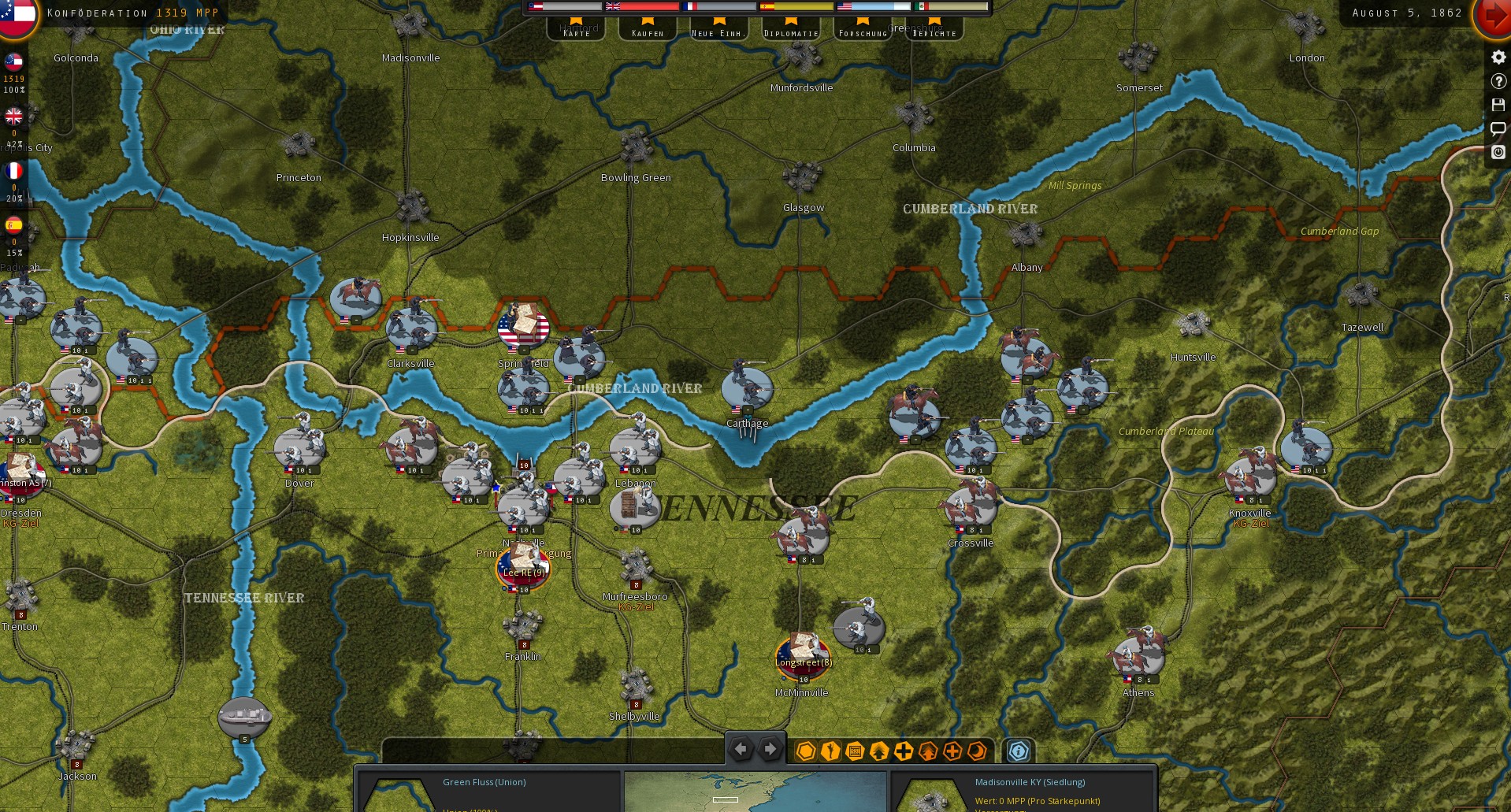
Task: End the turn with the red arrow
Action: pos(1497,13)
